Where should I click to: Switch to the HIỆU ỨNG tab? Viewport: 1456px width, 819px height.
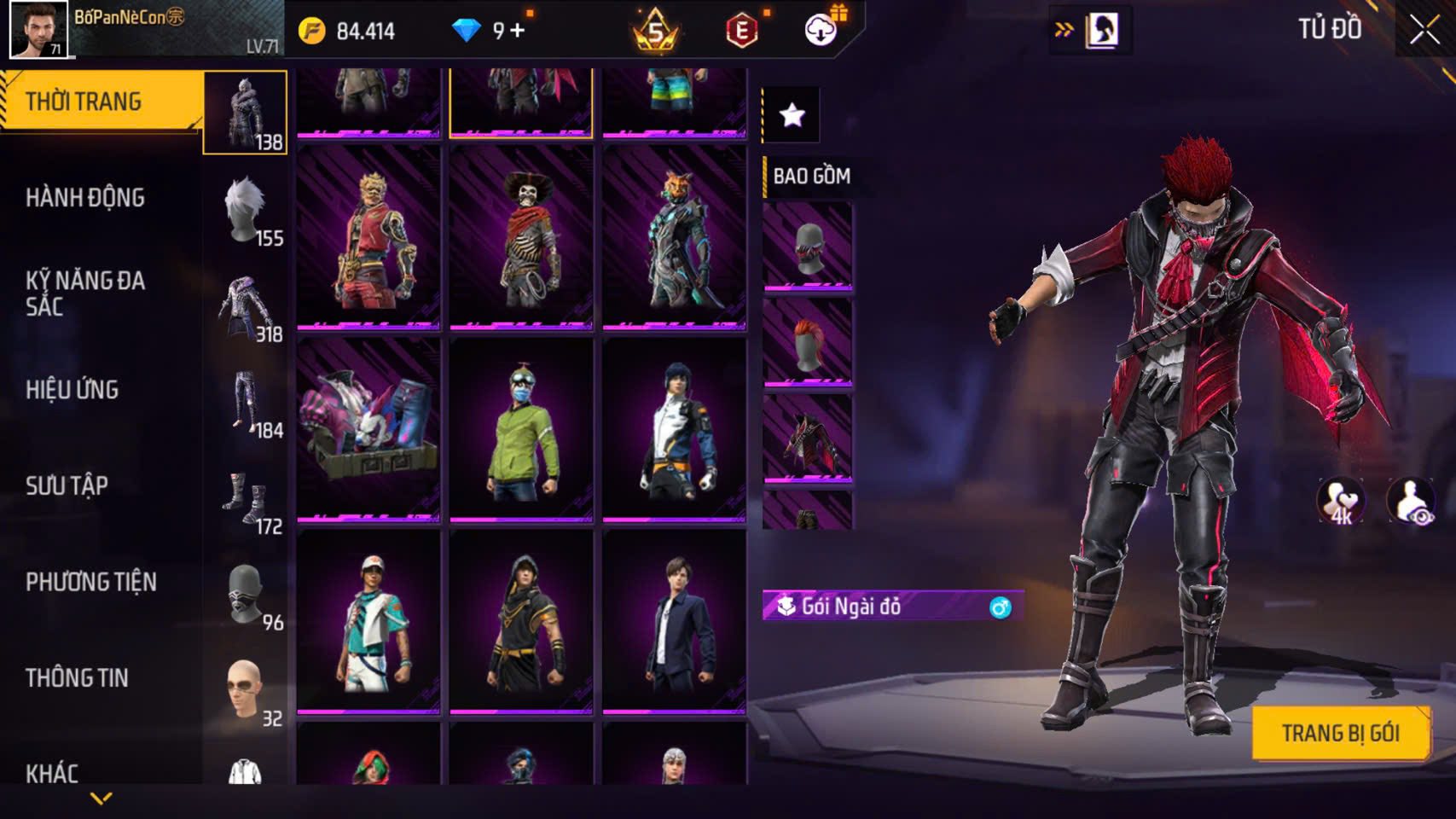(73, 390)
